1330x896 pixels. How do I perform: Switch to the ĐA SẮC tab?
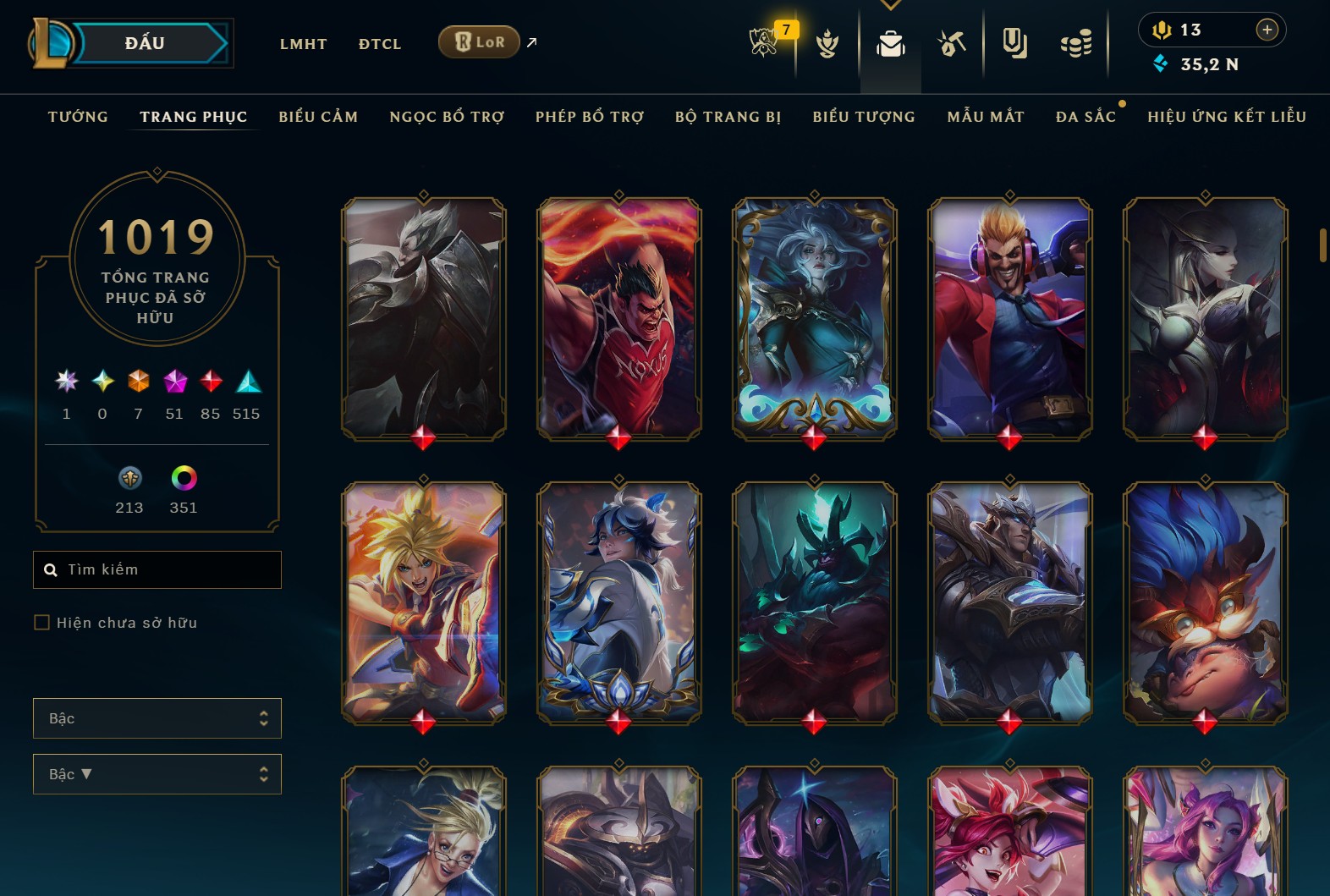pos(1085,117)
